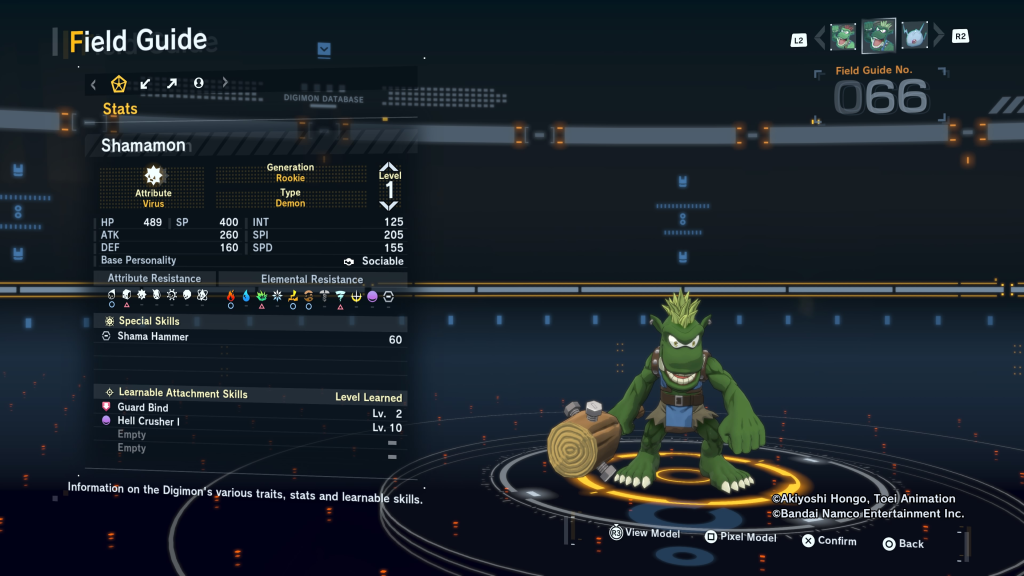
Task: Increase level with the up arrow
Action: (x=389, y=168)
